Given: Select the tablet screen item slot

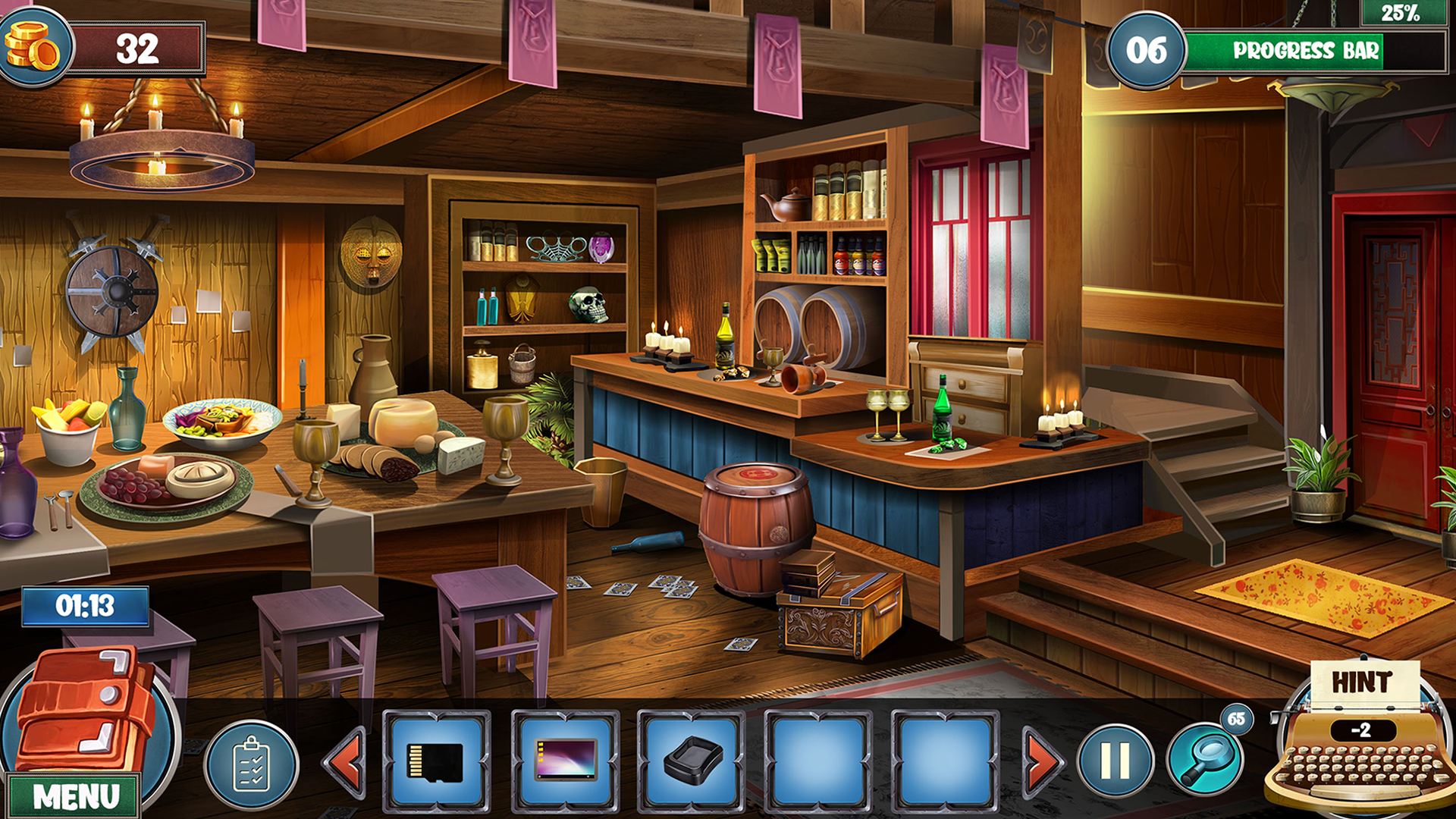Looking at the screenshot, I should [565, 761].
